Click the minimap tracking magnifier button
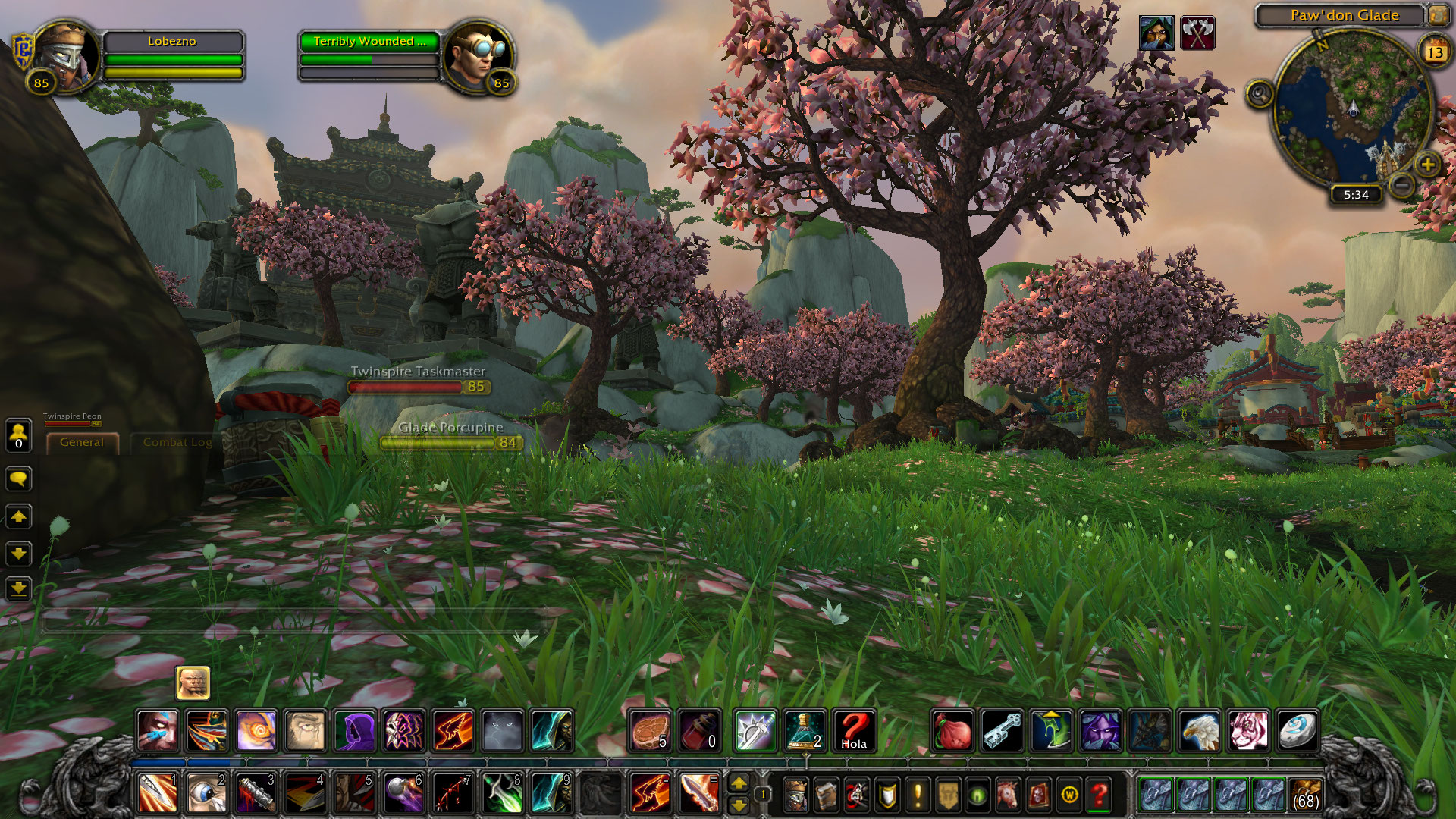The image size is (1456, 819). [1260, 95]
